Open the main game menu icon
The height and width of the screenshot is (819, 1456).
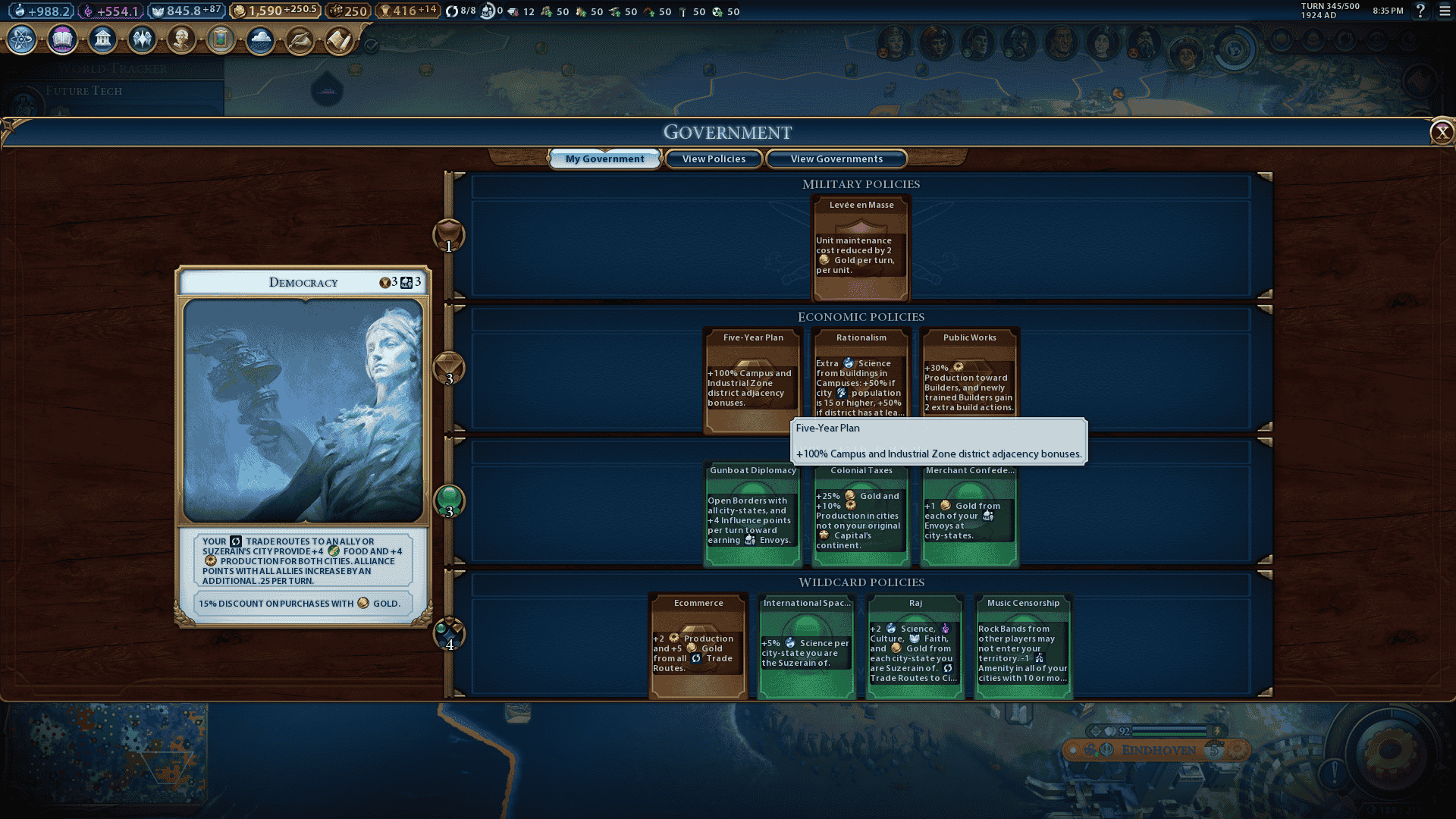pos(1445,11)
